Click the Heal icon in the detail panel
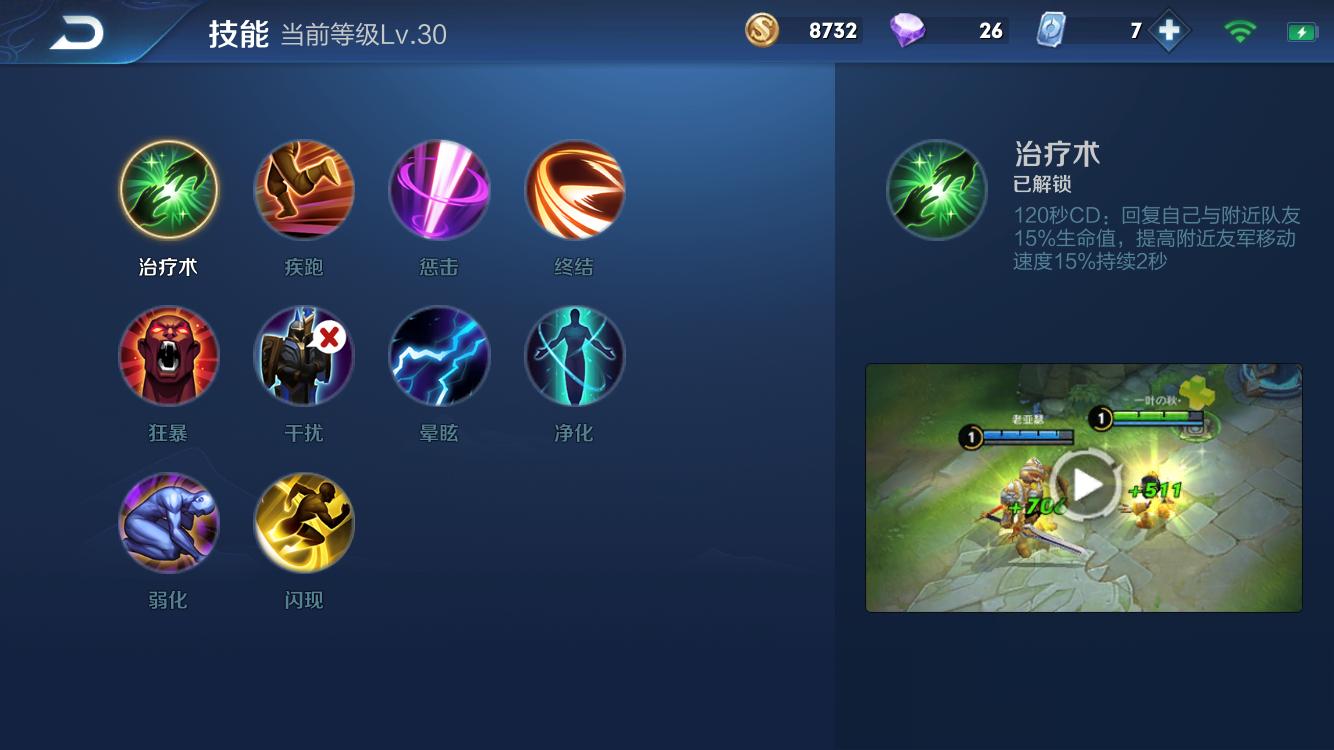 [x=937, y=190]
